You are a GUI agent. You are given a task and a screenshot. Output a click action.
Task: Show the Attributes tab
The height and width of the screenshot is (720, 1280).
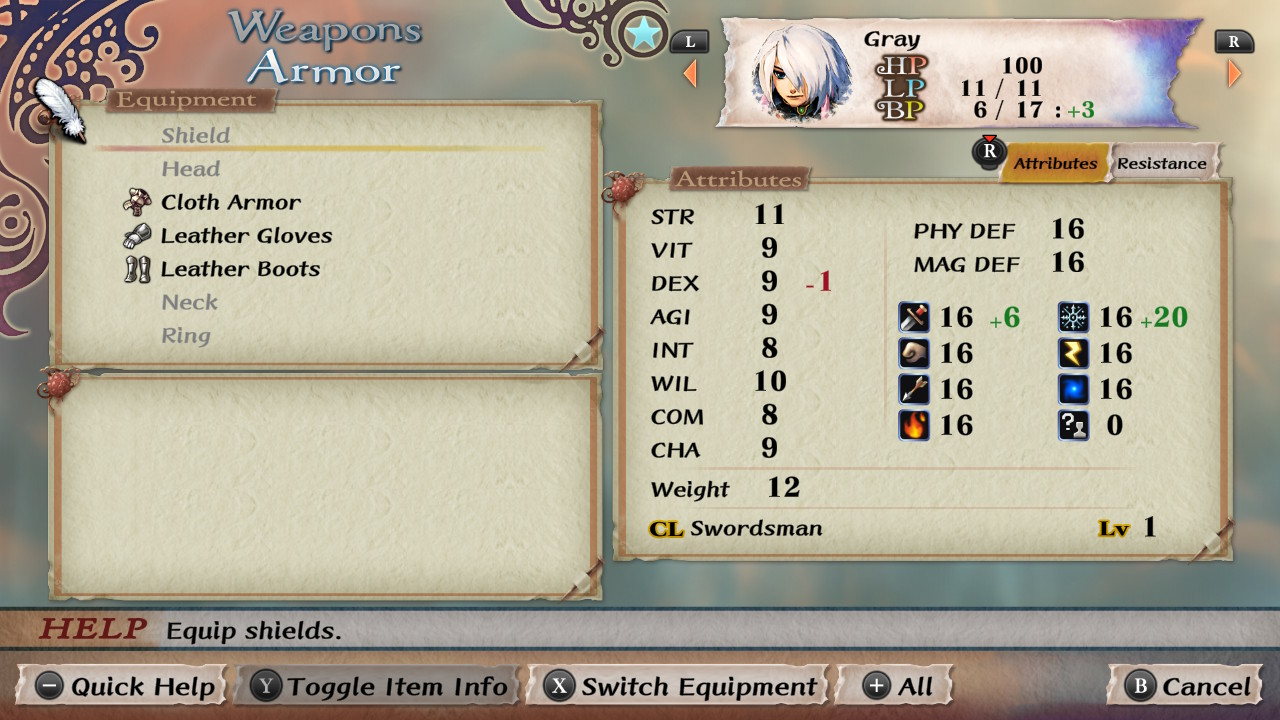1055,164
